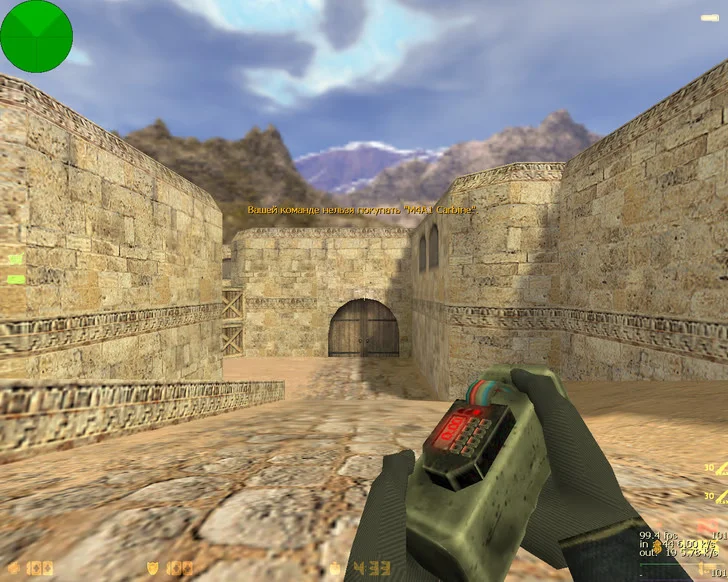Select the green buy zone cart icon
The height and width of the screenshot is (582, 728).
[15, 260]
